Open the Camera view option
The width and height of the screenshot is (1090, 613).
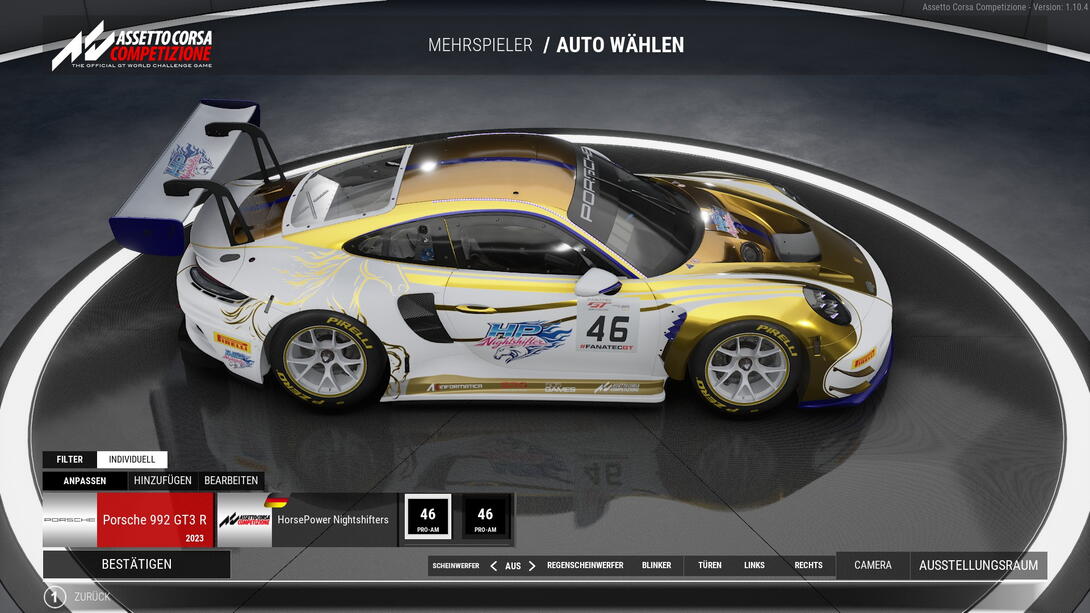tap(873, 566)
